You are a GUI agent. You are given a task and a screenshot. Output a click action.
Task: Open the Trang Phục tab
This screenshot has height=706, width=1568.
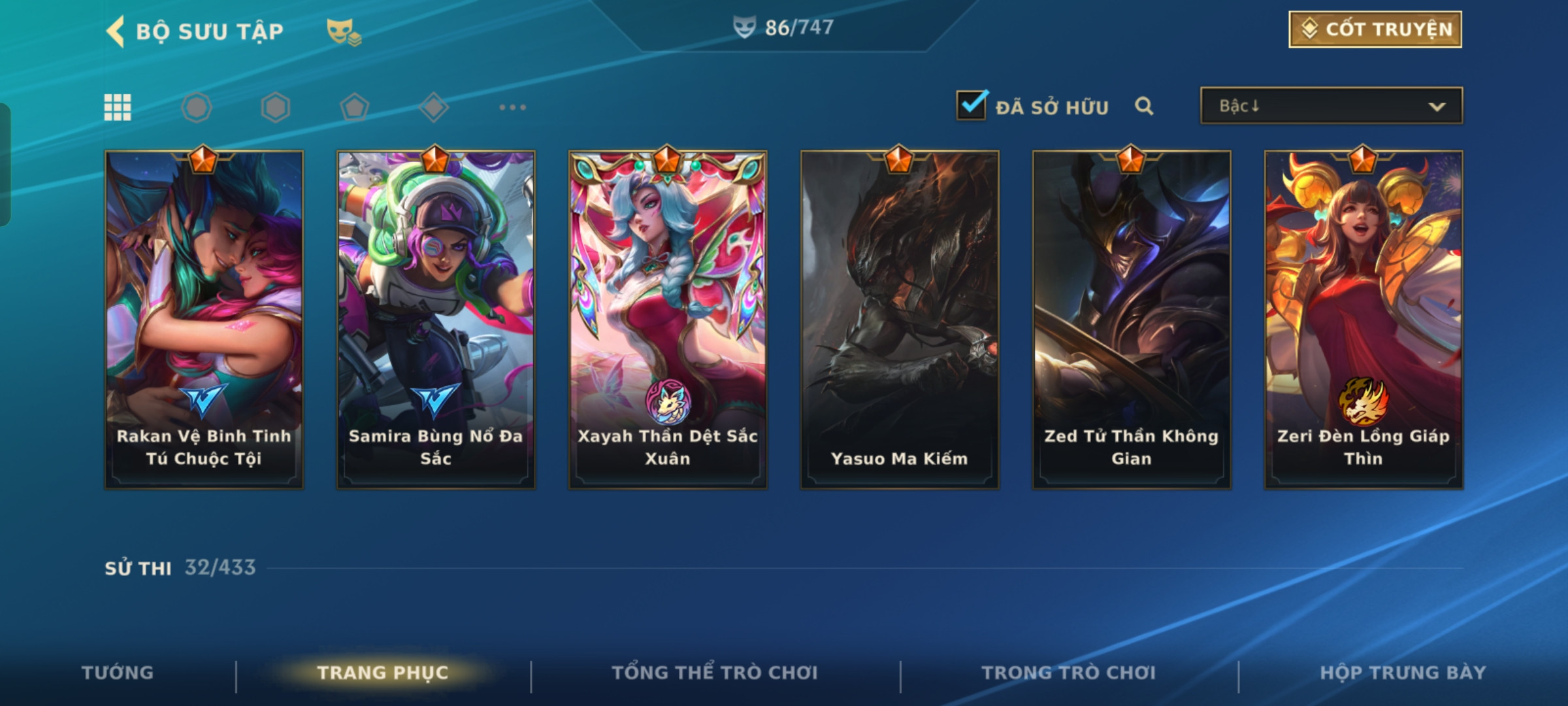(x=383, y=673)
